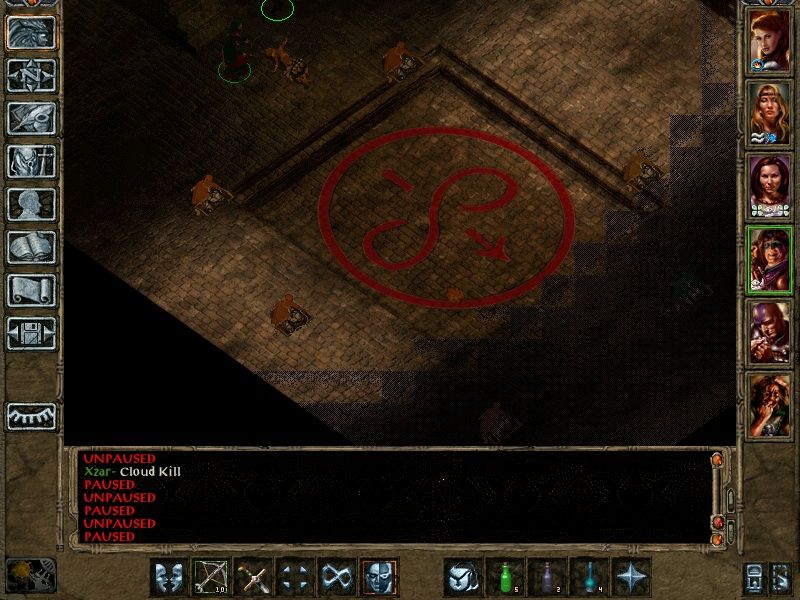The image size is (800, 600).
Task: Open the journal with the quill icon
Action: coord(31,118)
